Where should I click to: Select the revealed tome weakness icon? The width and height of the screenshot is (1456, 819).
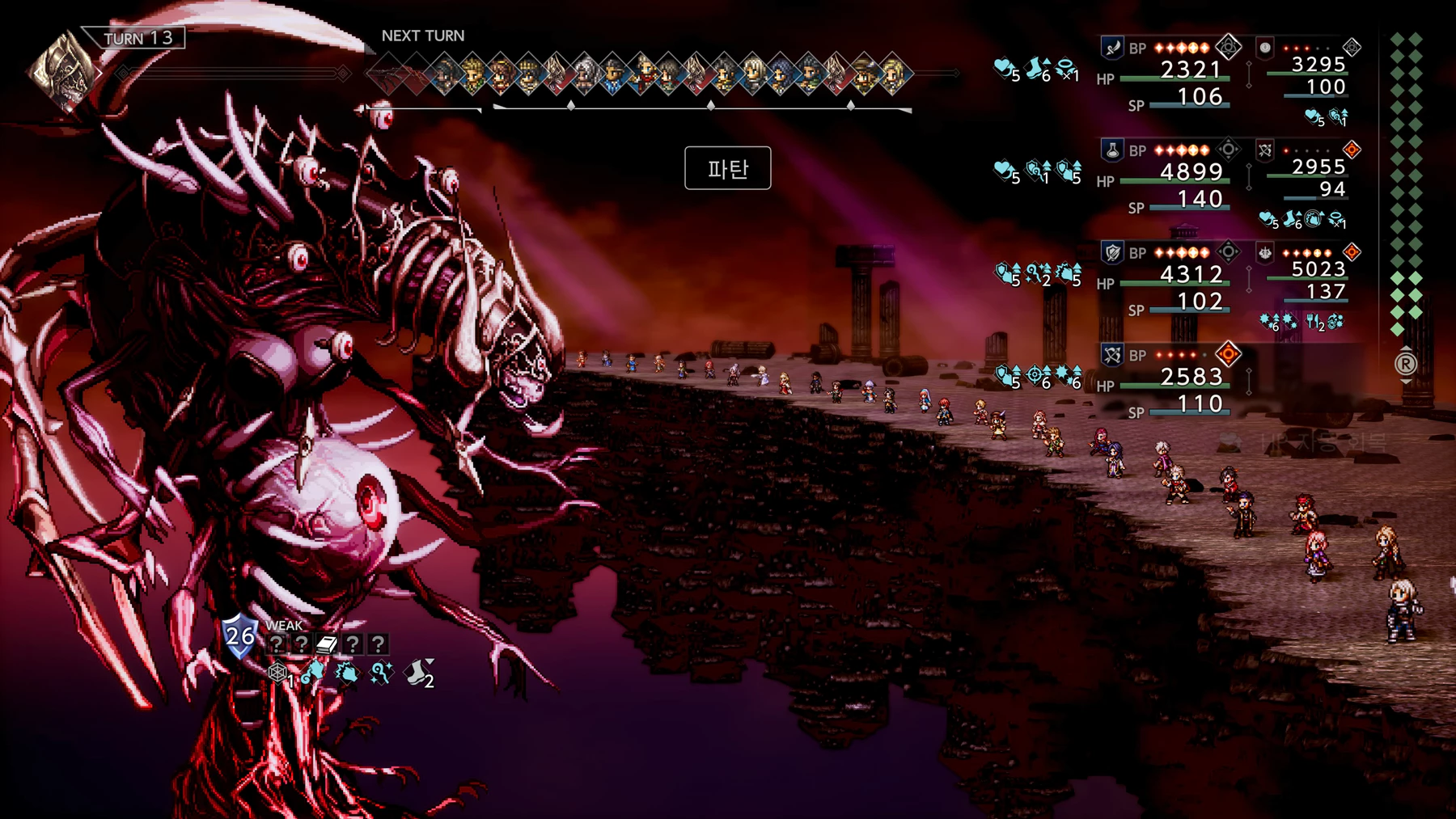coord(326,644)
